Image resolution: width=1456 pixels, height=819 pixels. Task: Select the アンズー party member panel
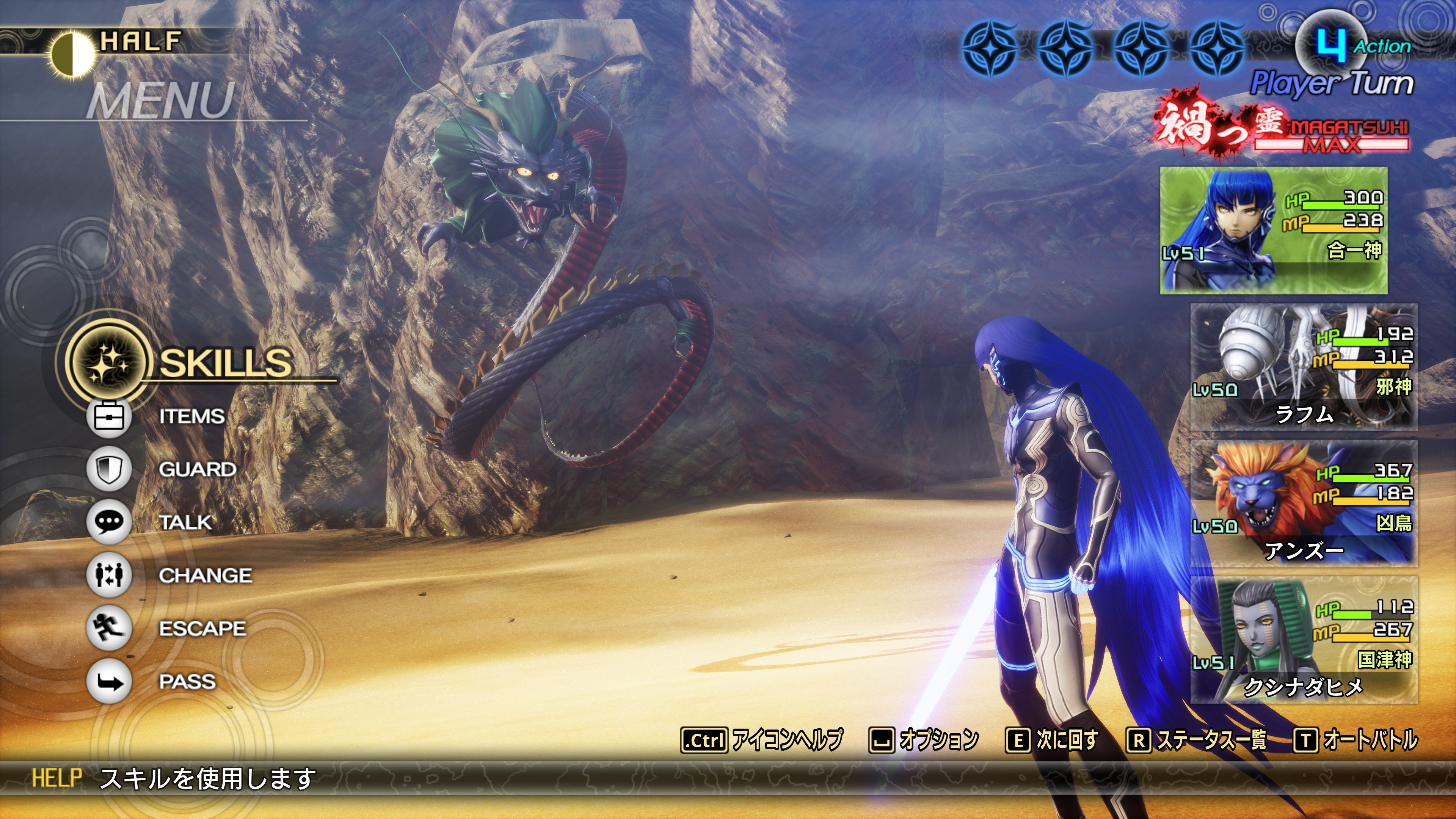1304,503
